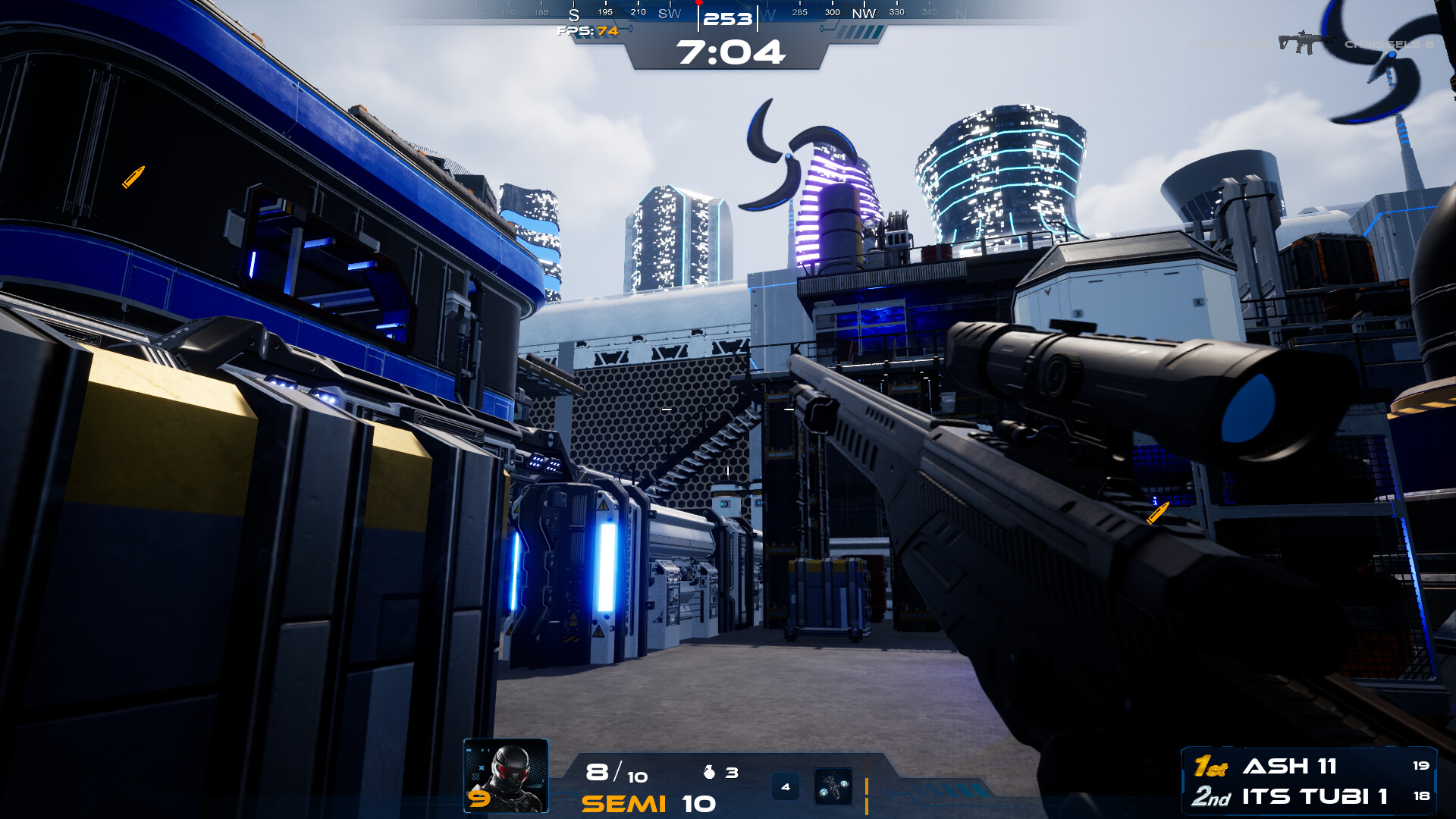Open the match timer 7:04 panel
The height and width of the screenshot is (819, 1456).
[x=730, y=53]
